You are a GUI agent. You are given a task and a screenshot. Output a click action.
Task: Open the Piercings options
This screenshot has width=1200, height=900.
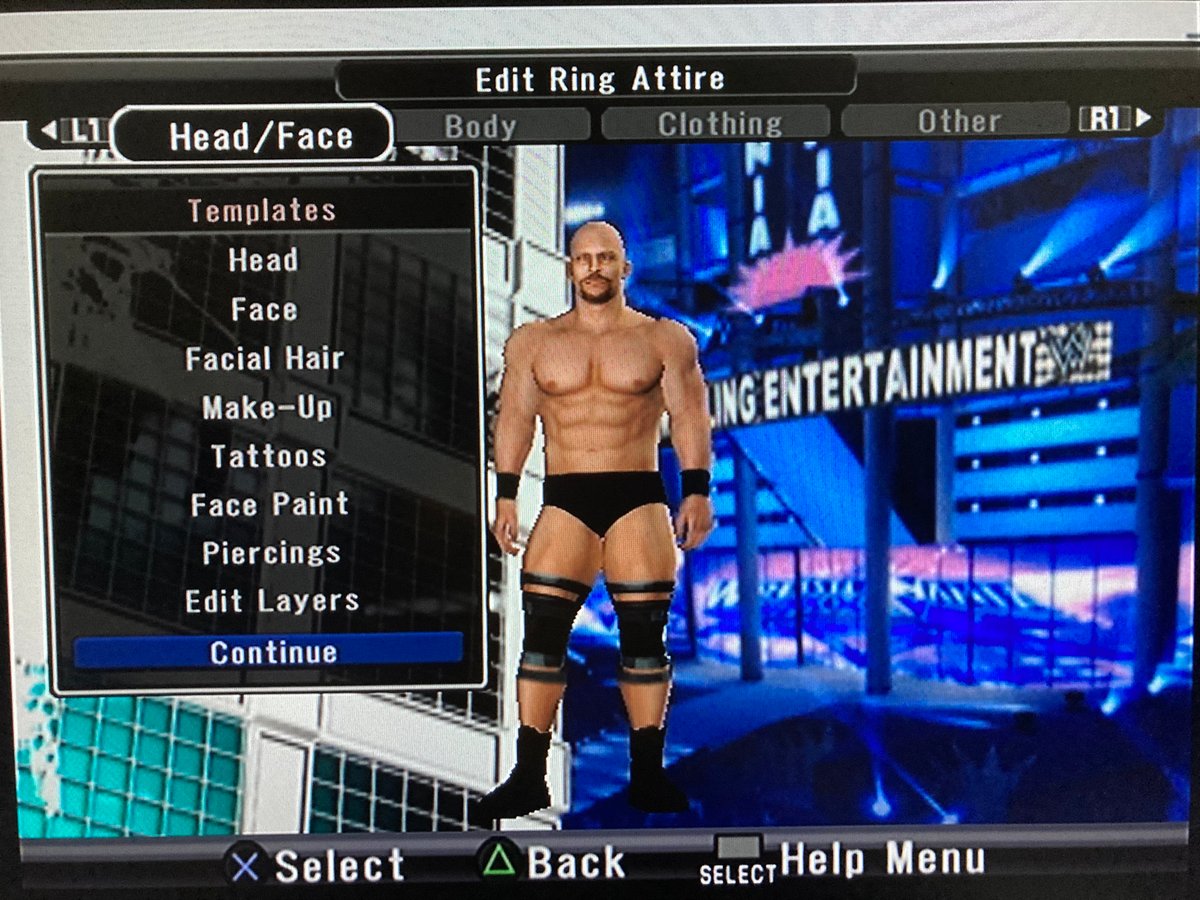point(271,553)
